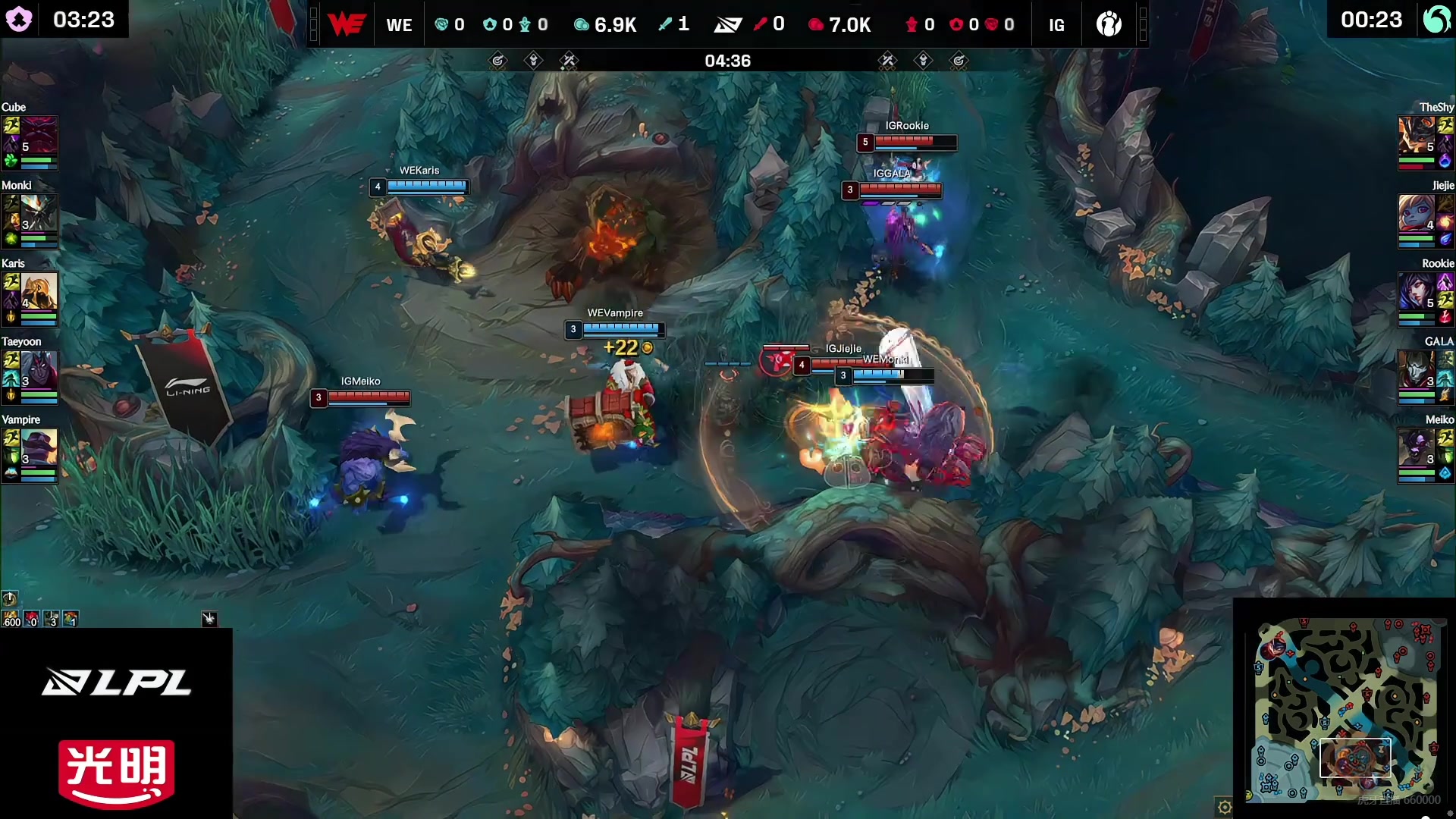The height and width of the screenshot is (819, 1456).
Task: Click the minimap to move the camera
Action: (x=1345, y=709)
